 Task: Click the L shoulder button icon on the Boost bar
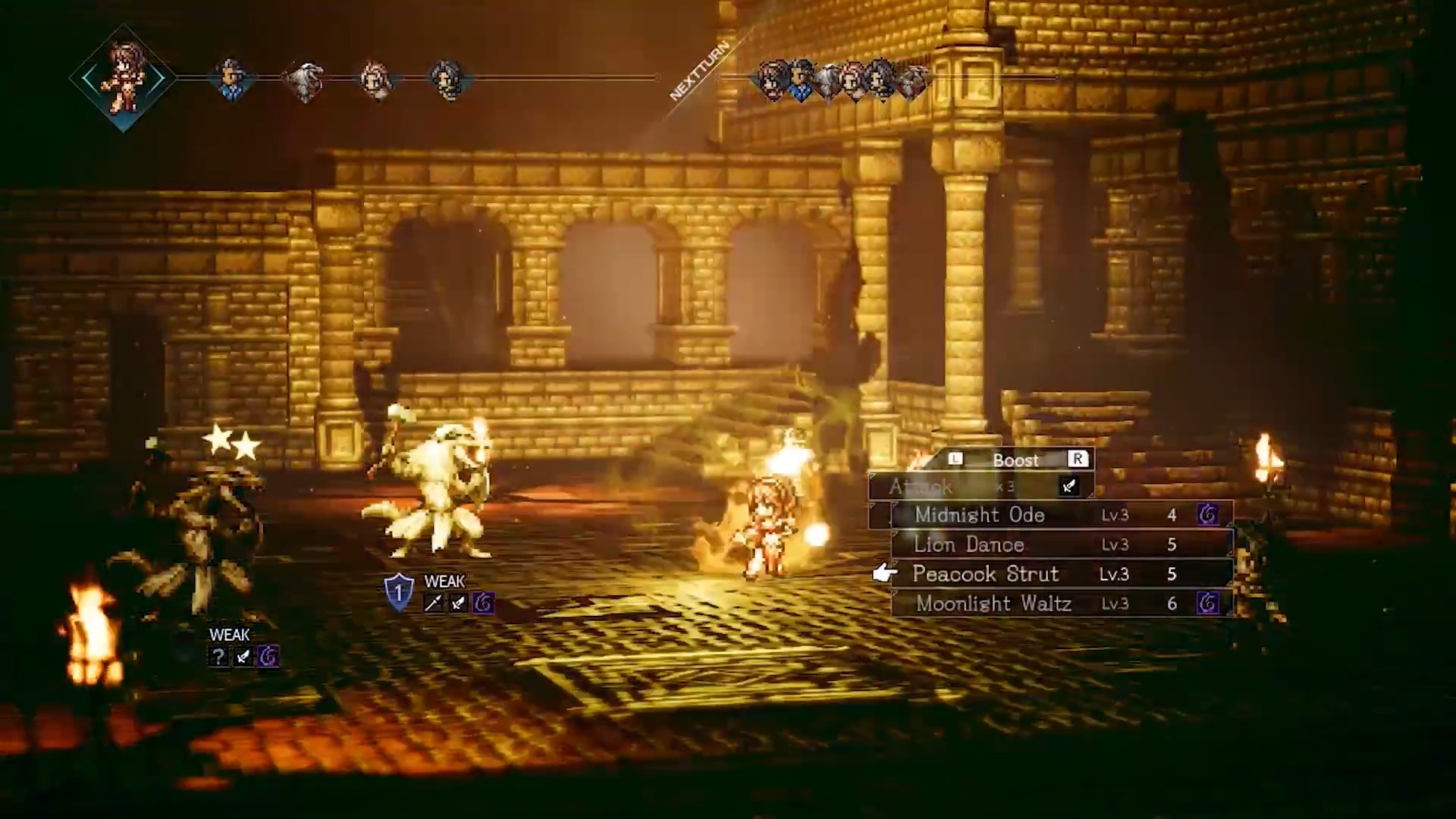[955, 458]
